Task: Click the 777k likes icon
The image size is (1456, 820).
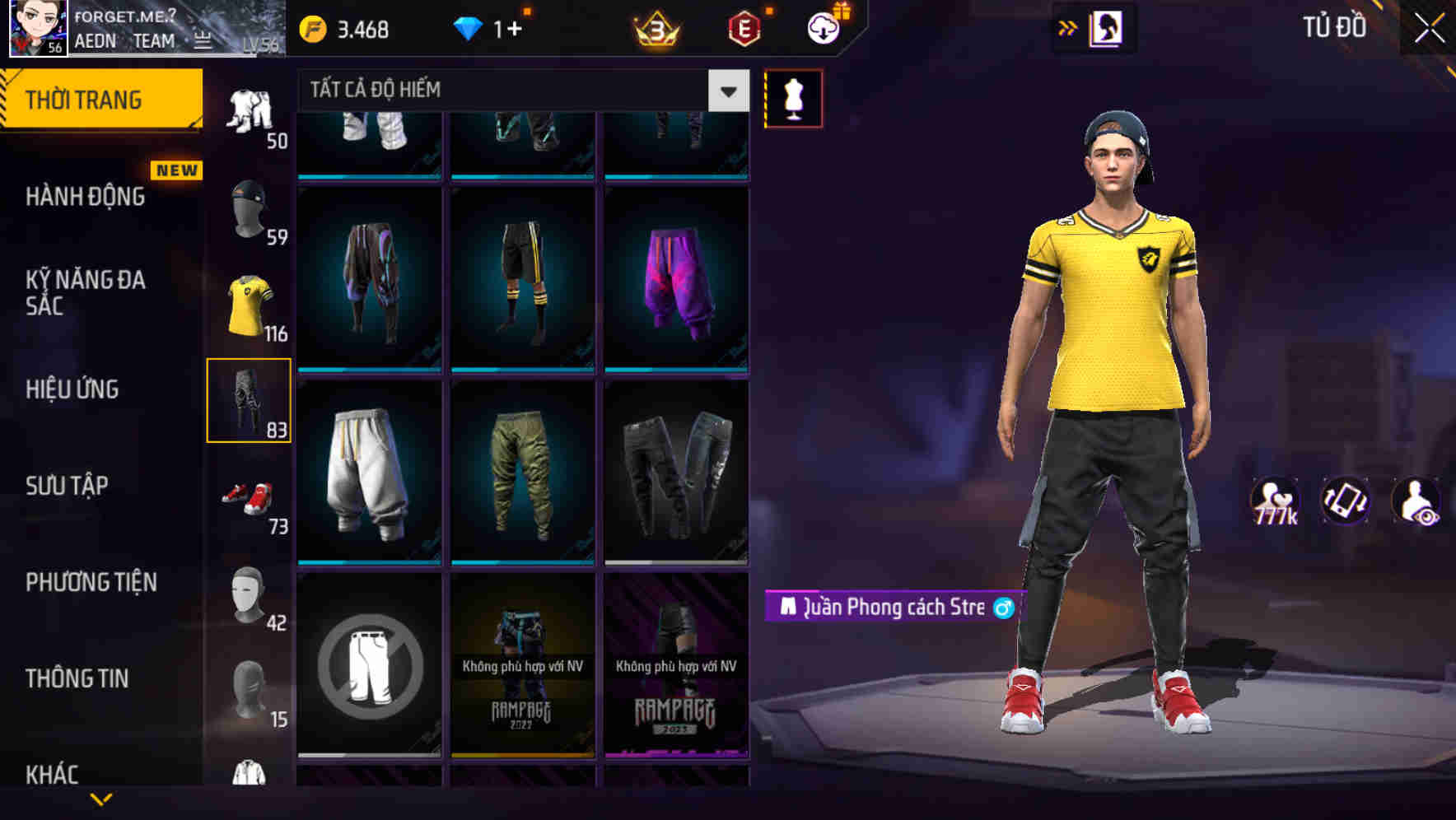Action: [x=1276, y=502]
